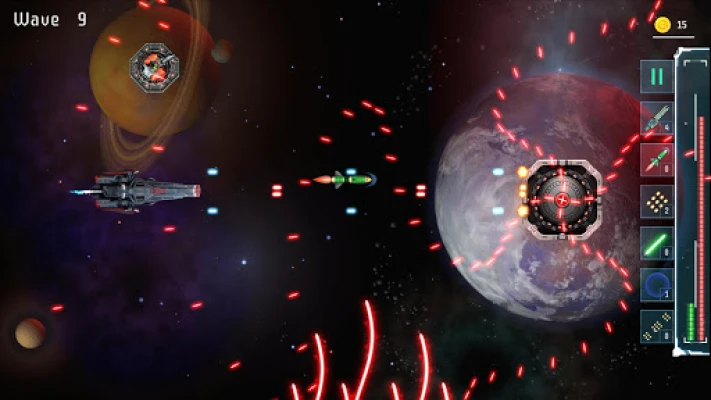Activate the blue ring shield ability
Image resolution: width=711 pixels, height=400 pixels.
pyautogui.click(x=657, y=284)
